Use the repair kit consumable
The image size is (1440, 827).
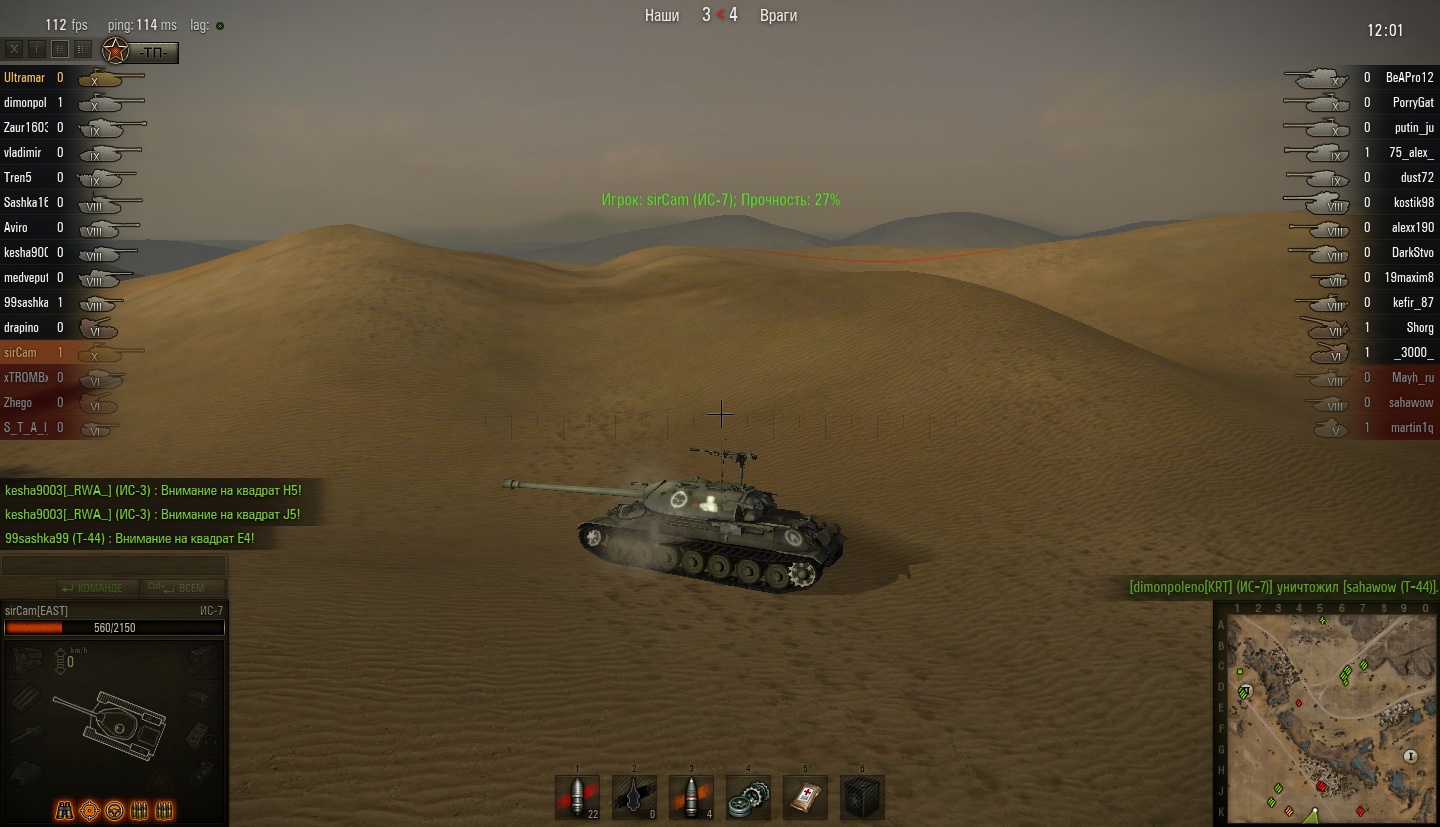748,798
